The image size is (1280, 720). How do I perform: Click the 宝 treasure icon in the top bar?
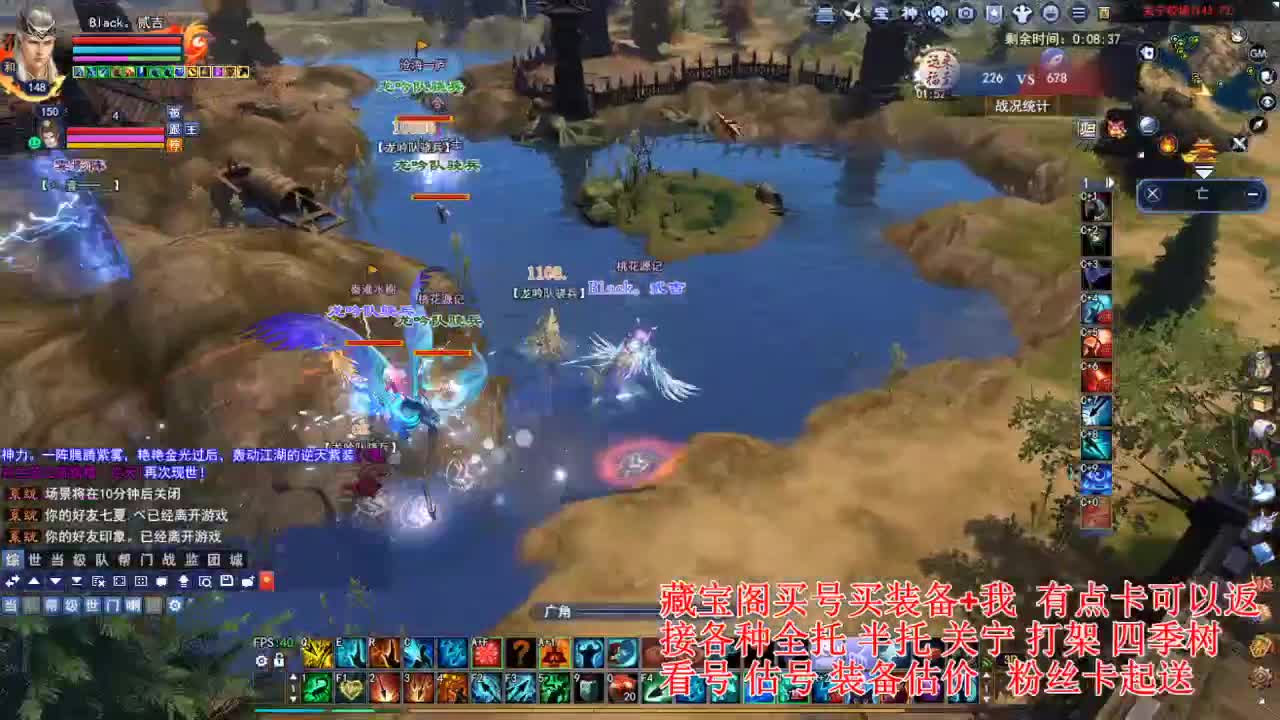pos(881,13)
